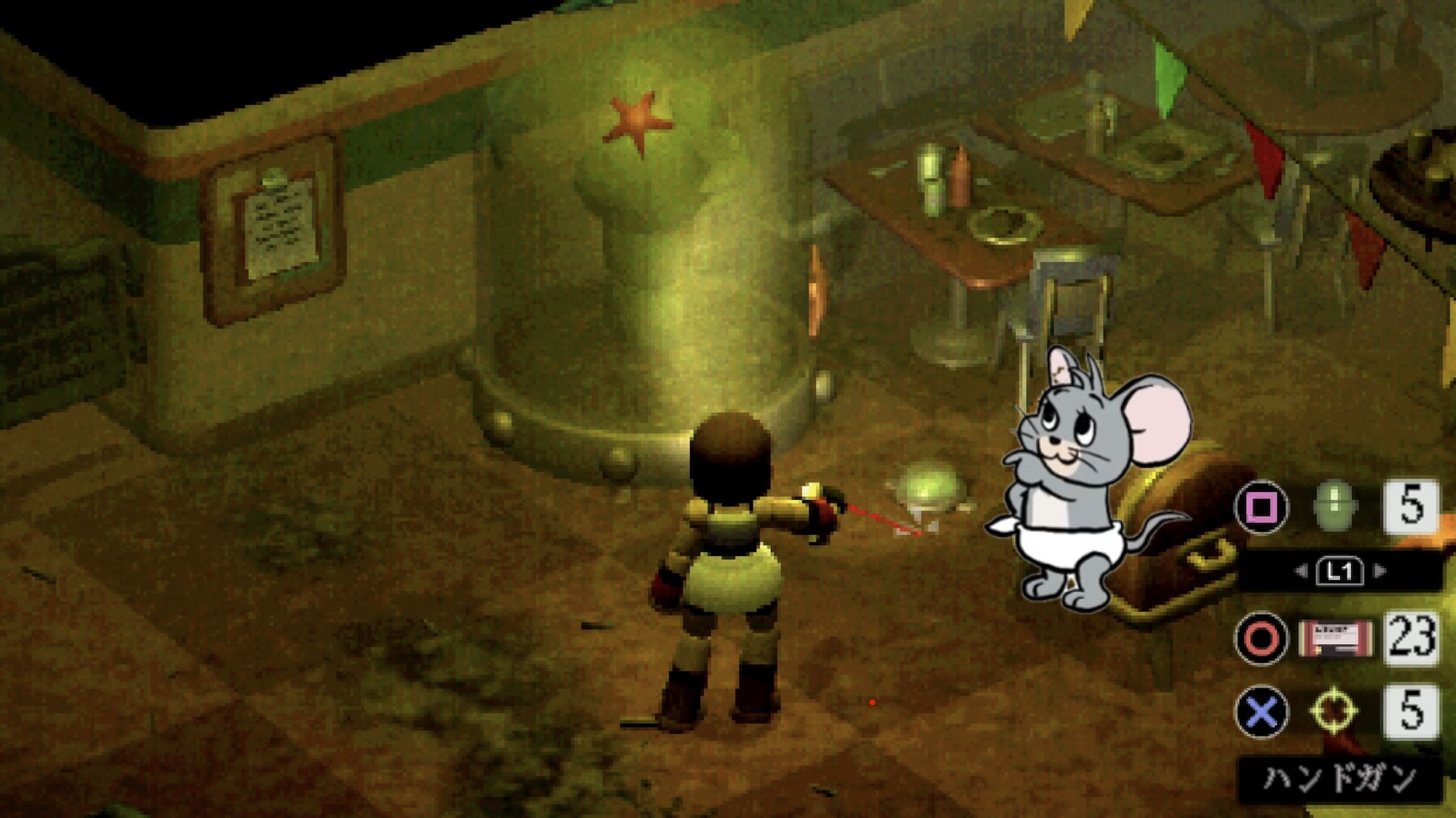Screen dimensions: 1456x818
Task: Click the left arrow beside L1
Action: click(1302, 571)
